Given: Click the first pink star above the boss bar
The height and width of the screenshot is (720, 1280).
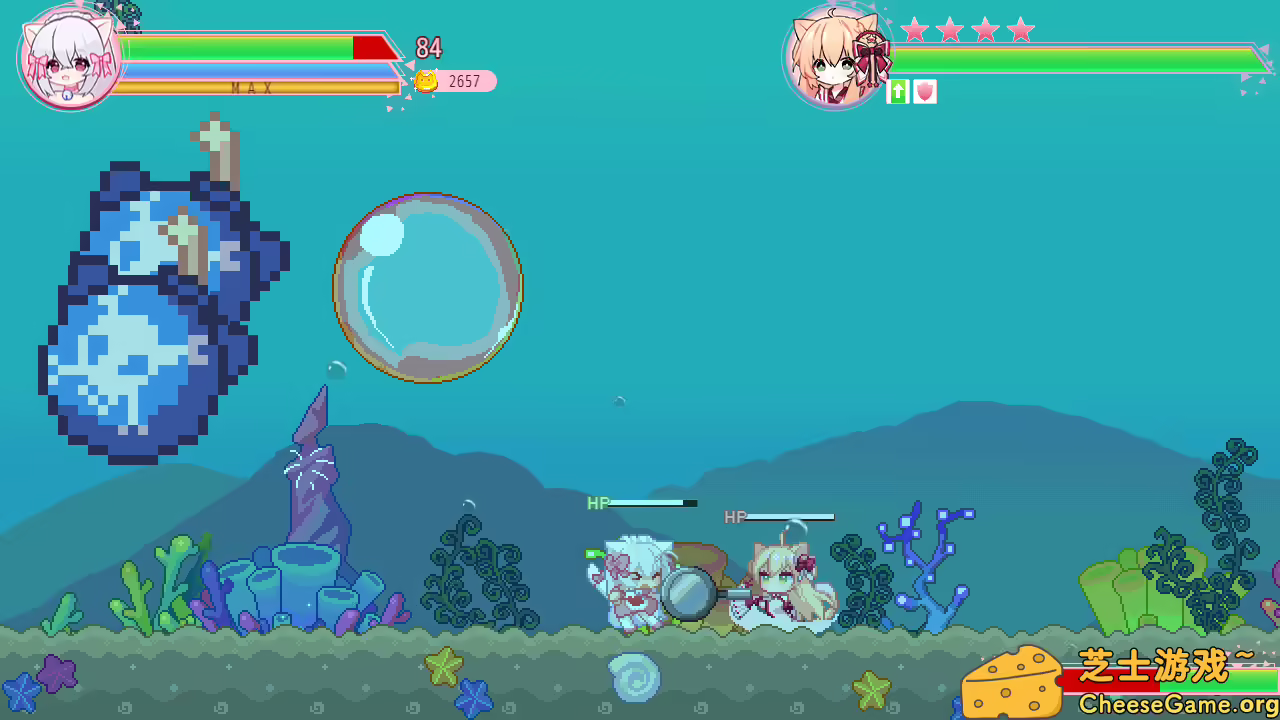Looking at the screenshot, I should [915, 31].
